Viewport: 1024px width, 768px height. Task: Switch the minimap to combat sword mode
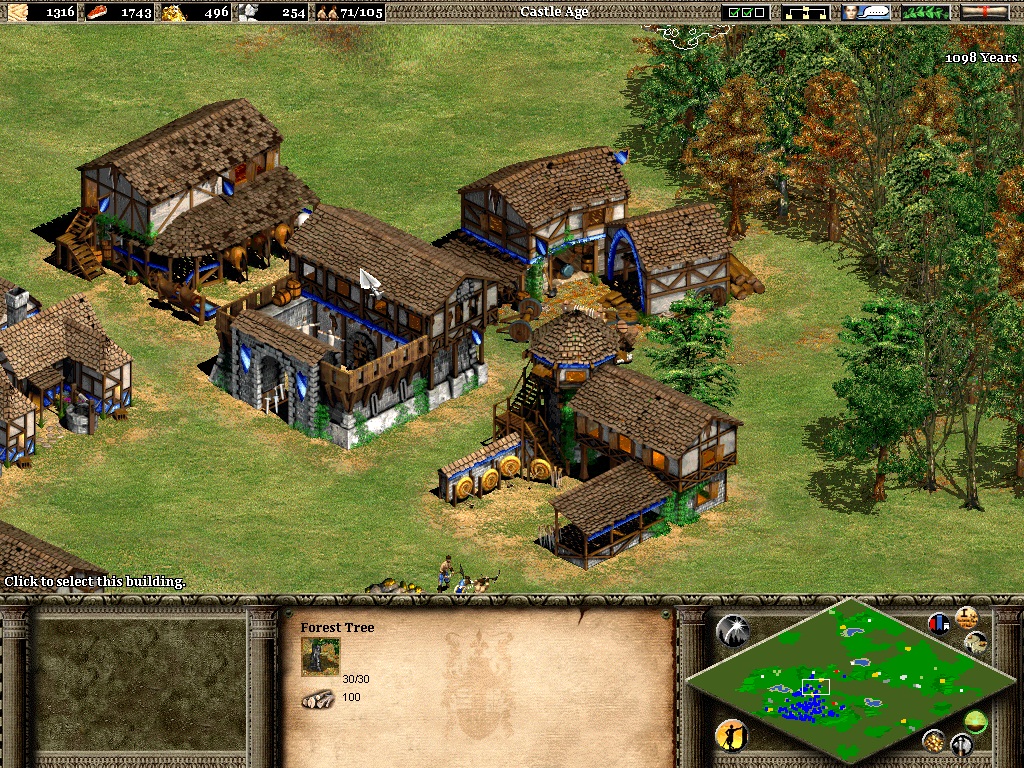click(x=961, y=744)
